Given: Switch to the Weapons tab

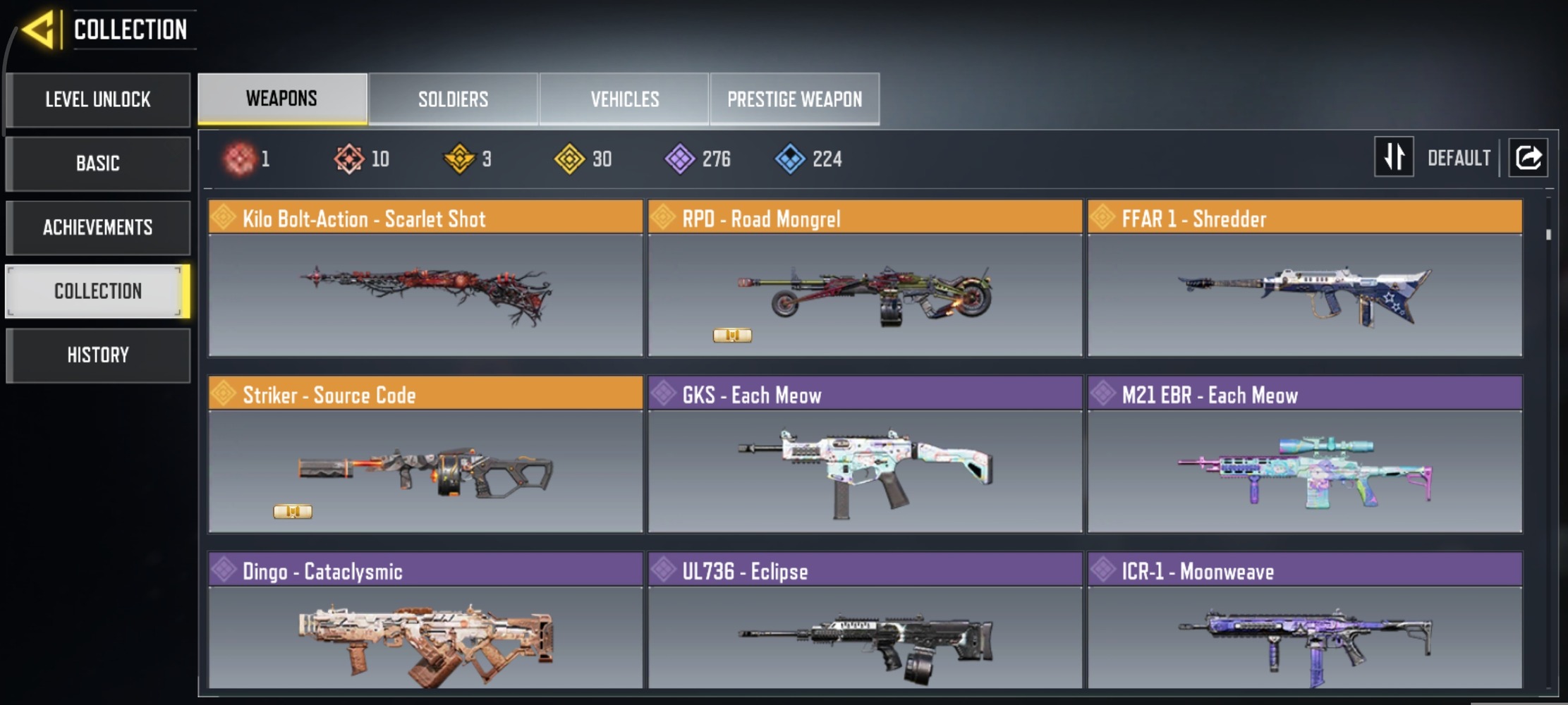Looking at the screenshot, I should (282, 99).
